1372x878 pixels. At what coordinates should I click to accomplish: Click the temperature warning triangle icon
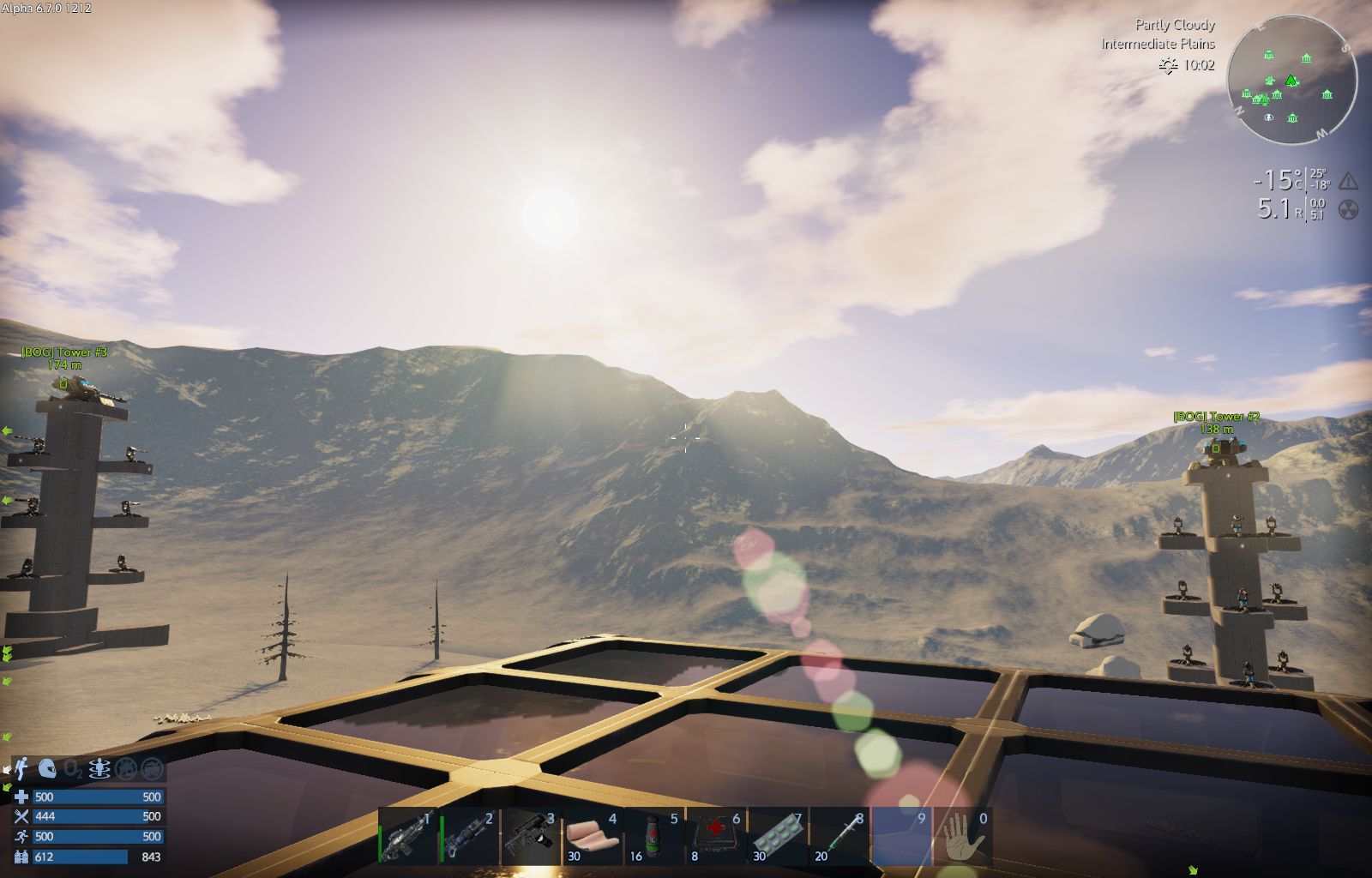coord(1348,181)
